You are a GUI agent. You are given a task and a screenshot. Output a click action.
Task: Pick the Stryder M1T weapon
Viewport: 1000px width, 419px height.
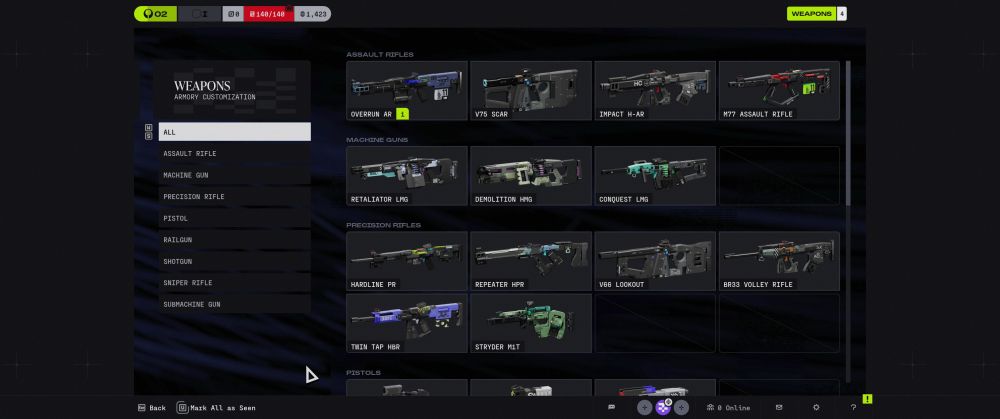coord(531,323)
